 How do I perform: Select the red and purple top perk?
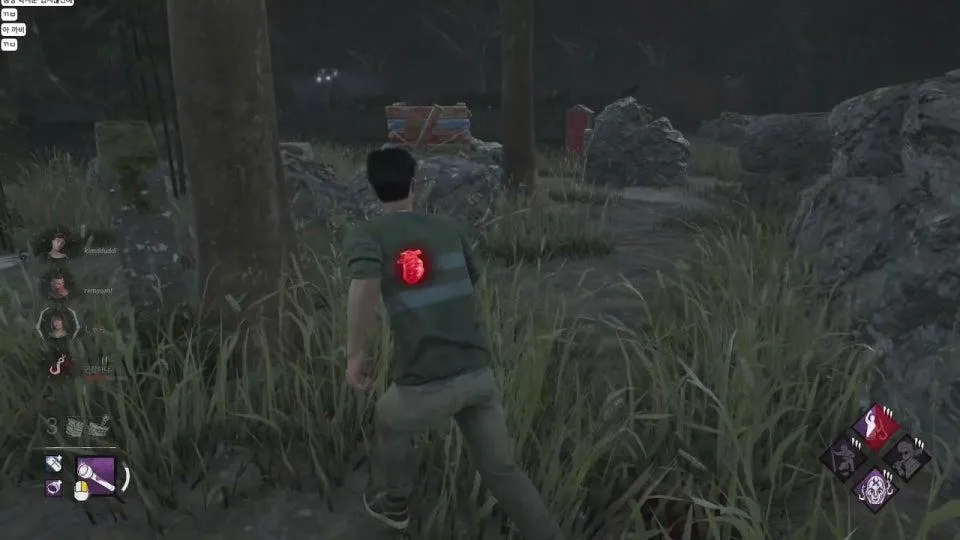[875, 426]
